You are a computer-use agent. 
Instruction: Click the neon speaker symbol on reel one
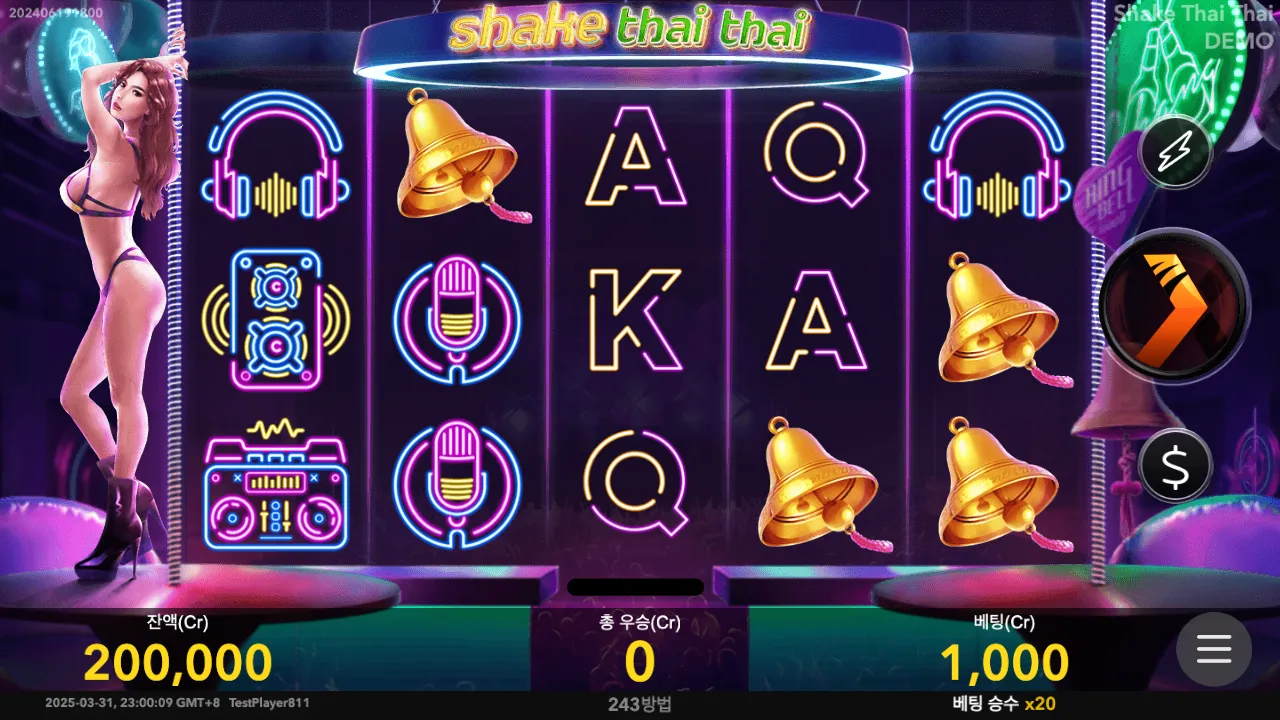click(x=277, y=320)
